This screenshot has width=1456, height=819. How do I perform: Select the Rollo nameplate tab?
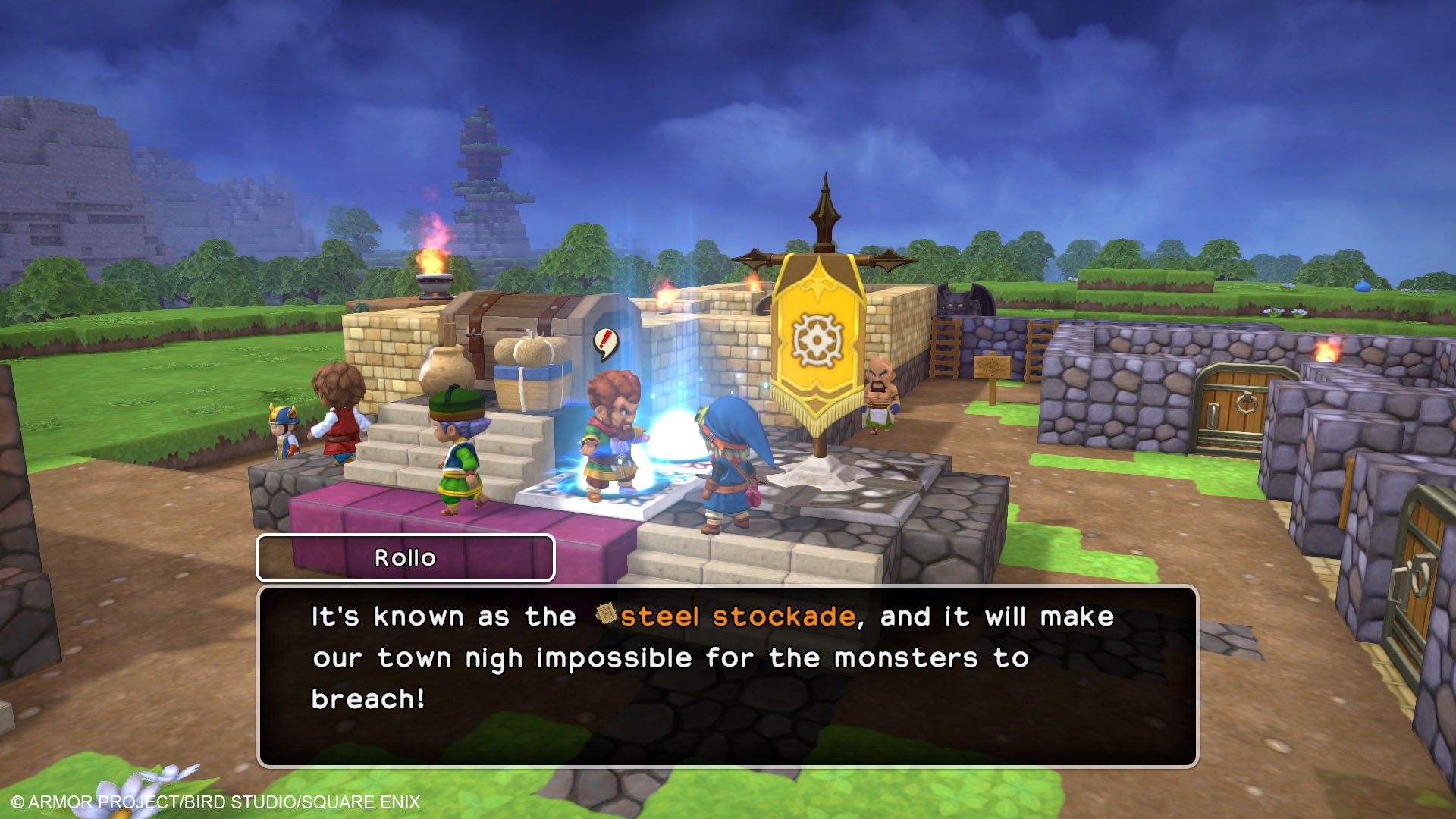pyautogui.click(x=404, y=557)
